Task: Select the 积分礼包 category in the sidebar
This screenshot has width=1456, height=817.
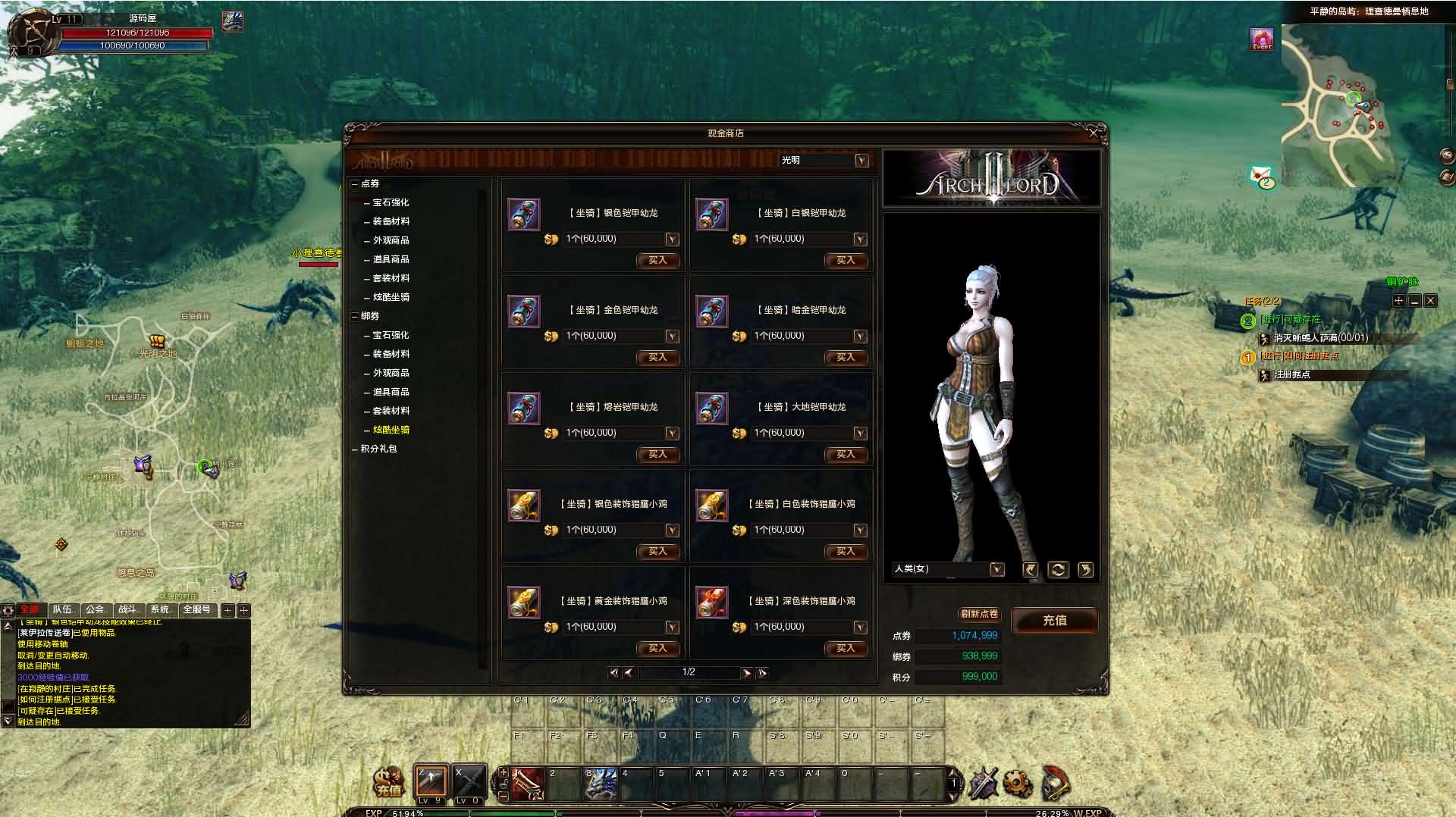Action: click(x=380, y=449)
